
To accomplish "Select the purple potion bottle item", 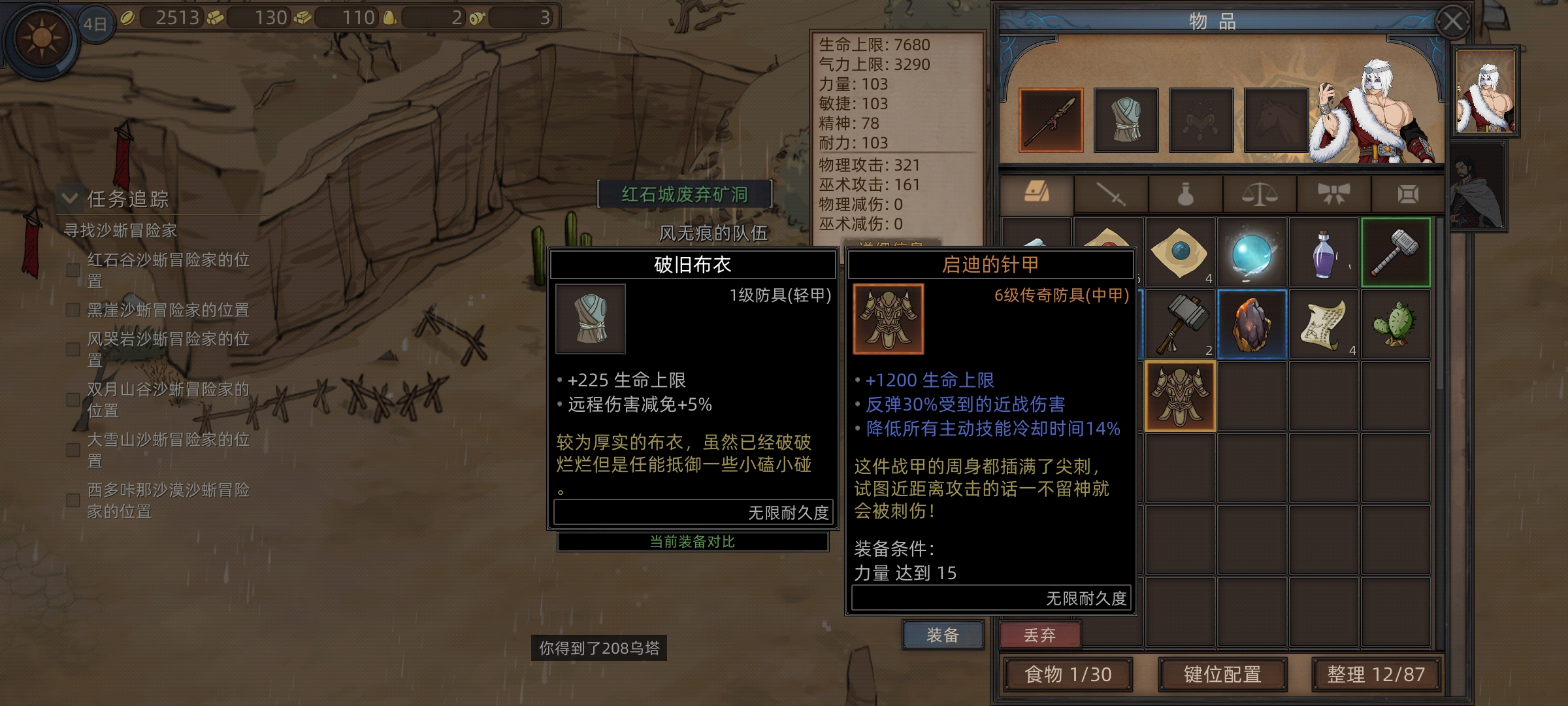I will [1324, 253].
